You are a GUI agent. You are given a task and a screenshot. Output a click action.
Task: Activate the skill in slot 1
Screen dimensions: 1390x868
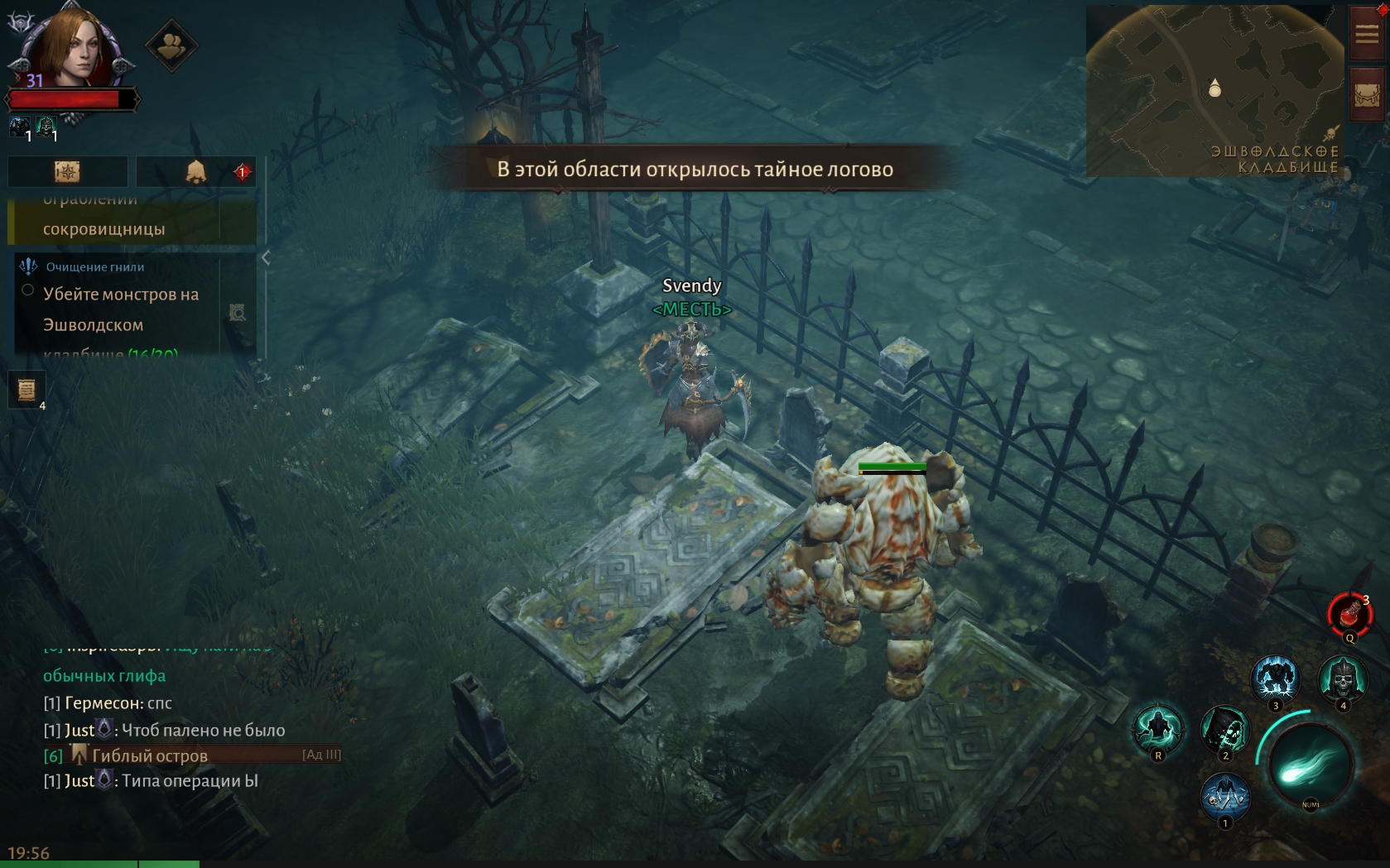tap(1224, 796)
